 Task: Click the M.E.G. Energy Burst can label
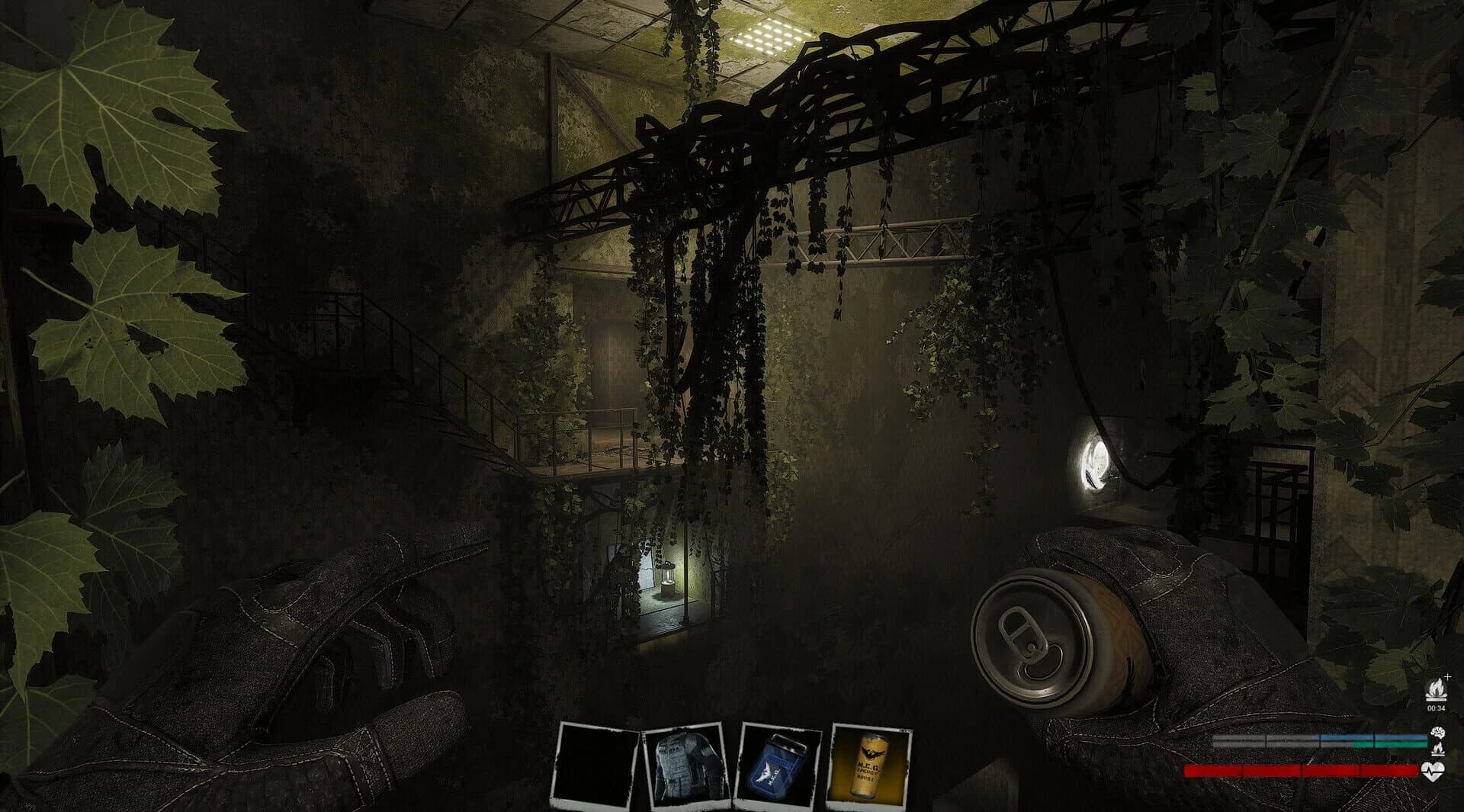pyautogui.click(x=867, y=770)
